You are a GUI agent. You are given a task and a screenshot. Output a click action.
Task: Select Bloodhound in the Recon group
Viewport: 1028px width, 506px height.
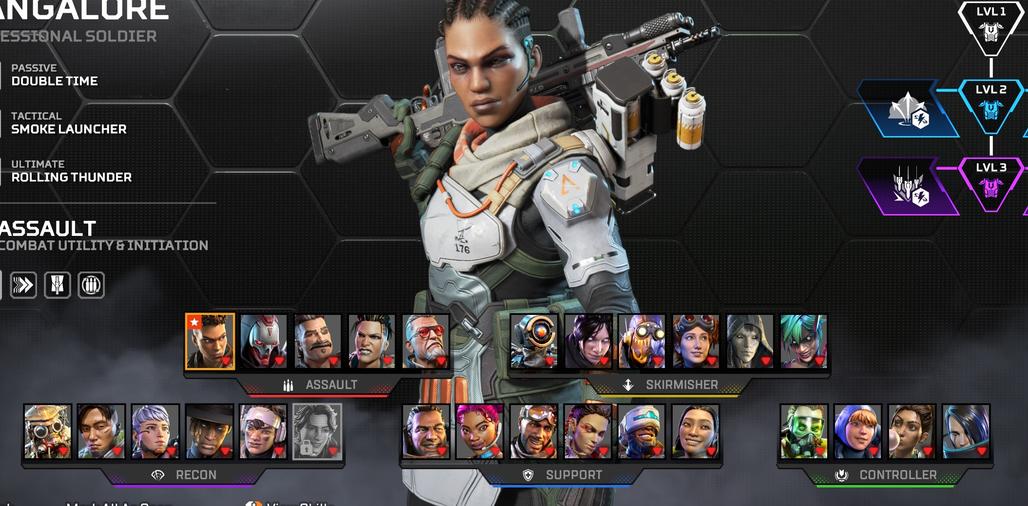[48, 431]
